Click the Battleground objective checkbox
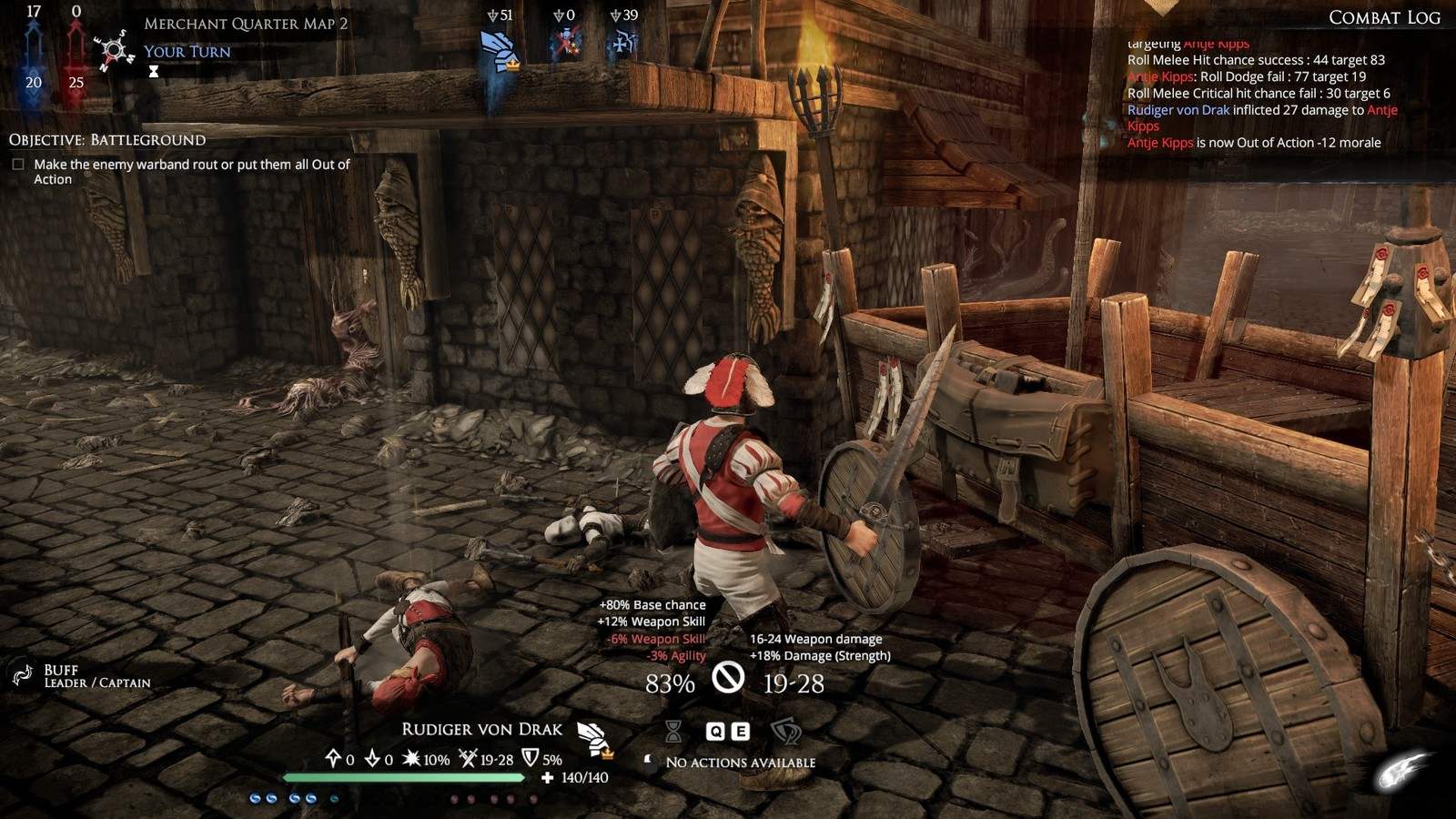The height and width of the screenshot is (819, 1456). [x=18, y=165]
